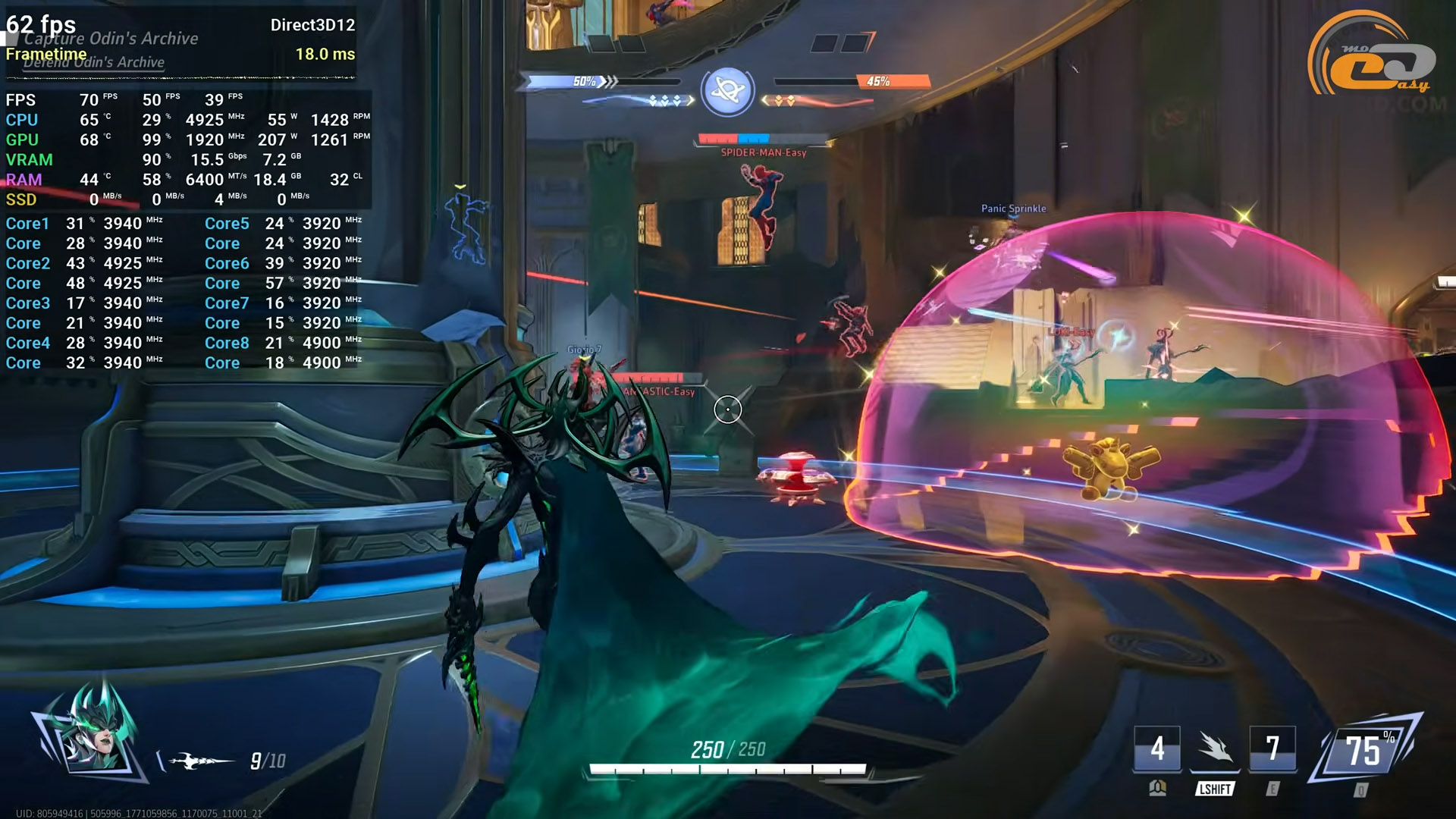Activate the ultimate ability at 75%
This screenshot has width=1456, height=819.
[x=1366, y=751]
